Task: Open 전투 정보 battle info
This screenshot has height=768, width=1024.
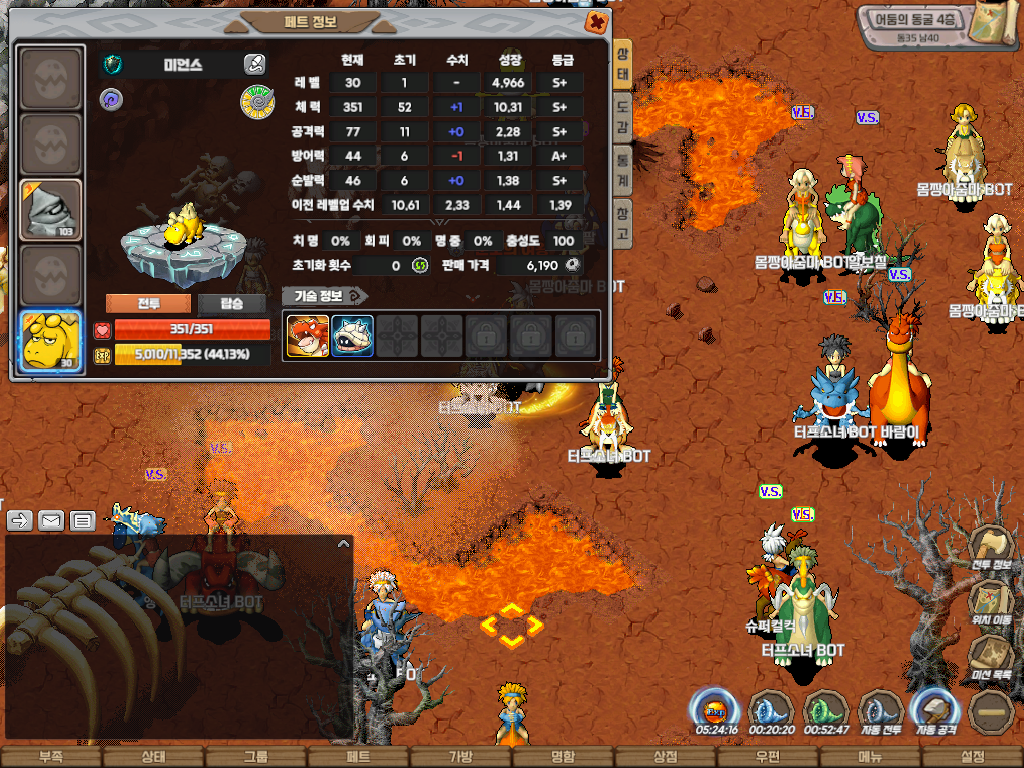Action: point(993,549)
